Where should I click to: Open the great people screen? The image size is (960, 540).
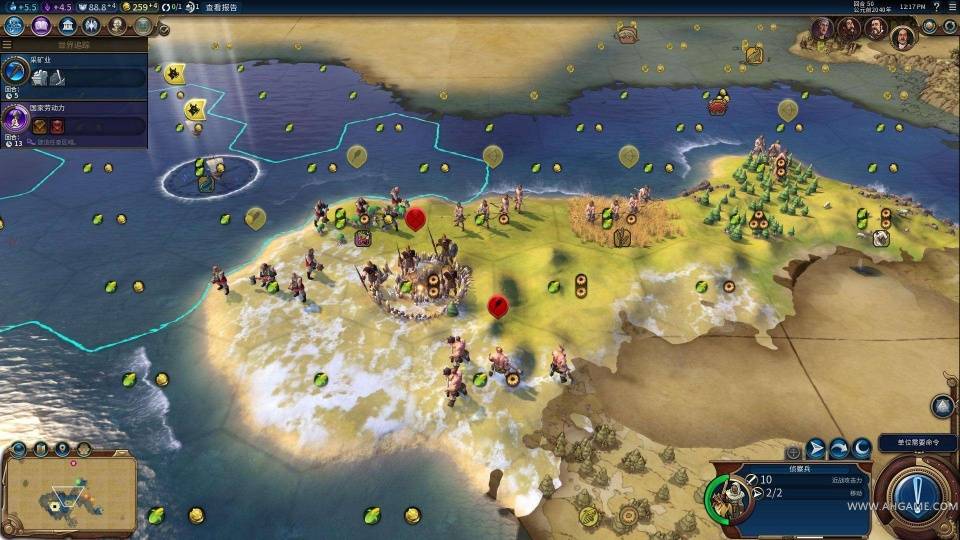click(x=118, y=26)
